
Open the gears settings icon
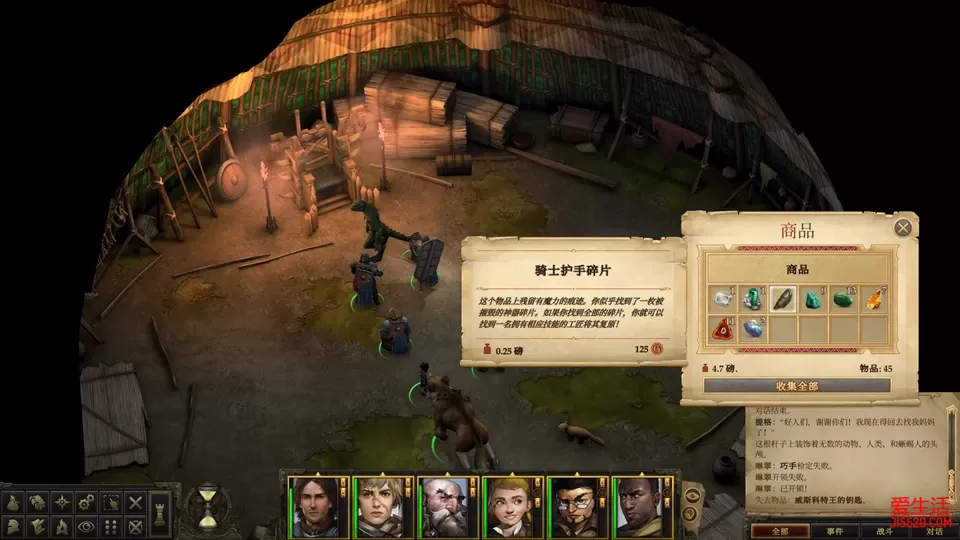[87, 502]
